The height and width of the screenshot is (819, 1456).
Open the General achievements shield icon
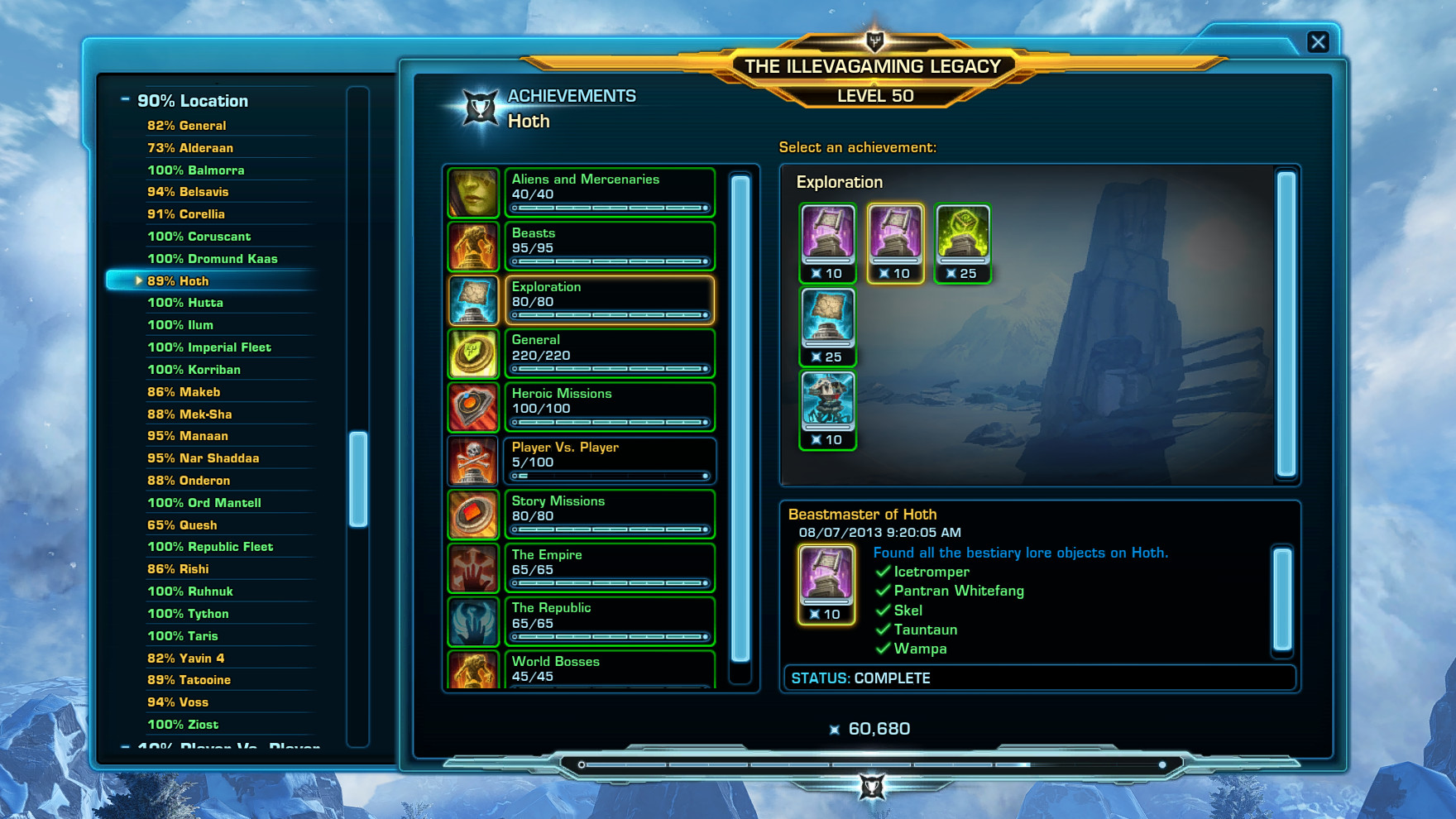tap(473, 352)
